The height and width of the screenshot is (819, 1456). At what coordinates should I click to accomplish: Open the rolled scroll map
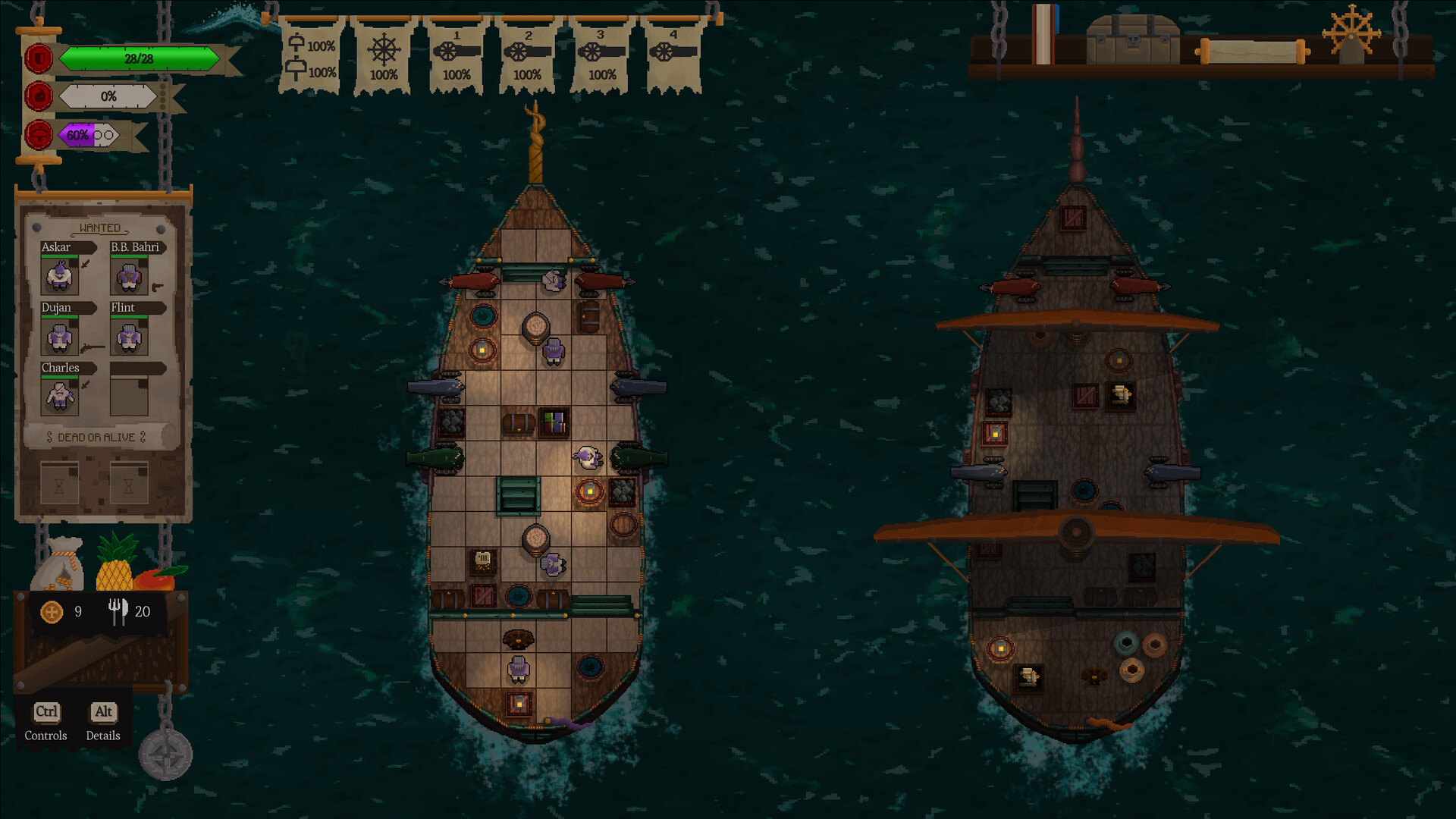click(1252, 52)
